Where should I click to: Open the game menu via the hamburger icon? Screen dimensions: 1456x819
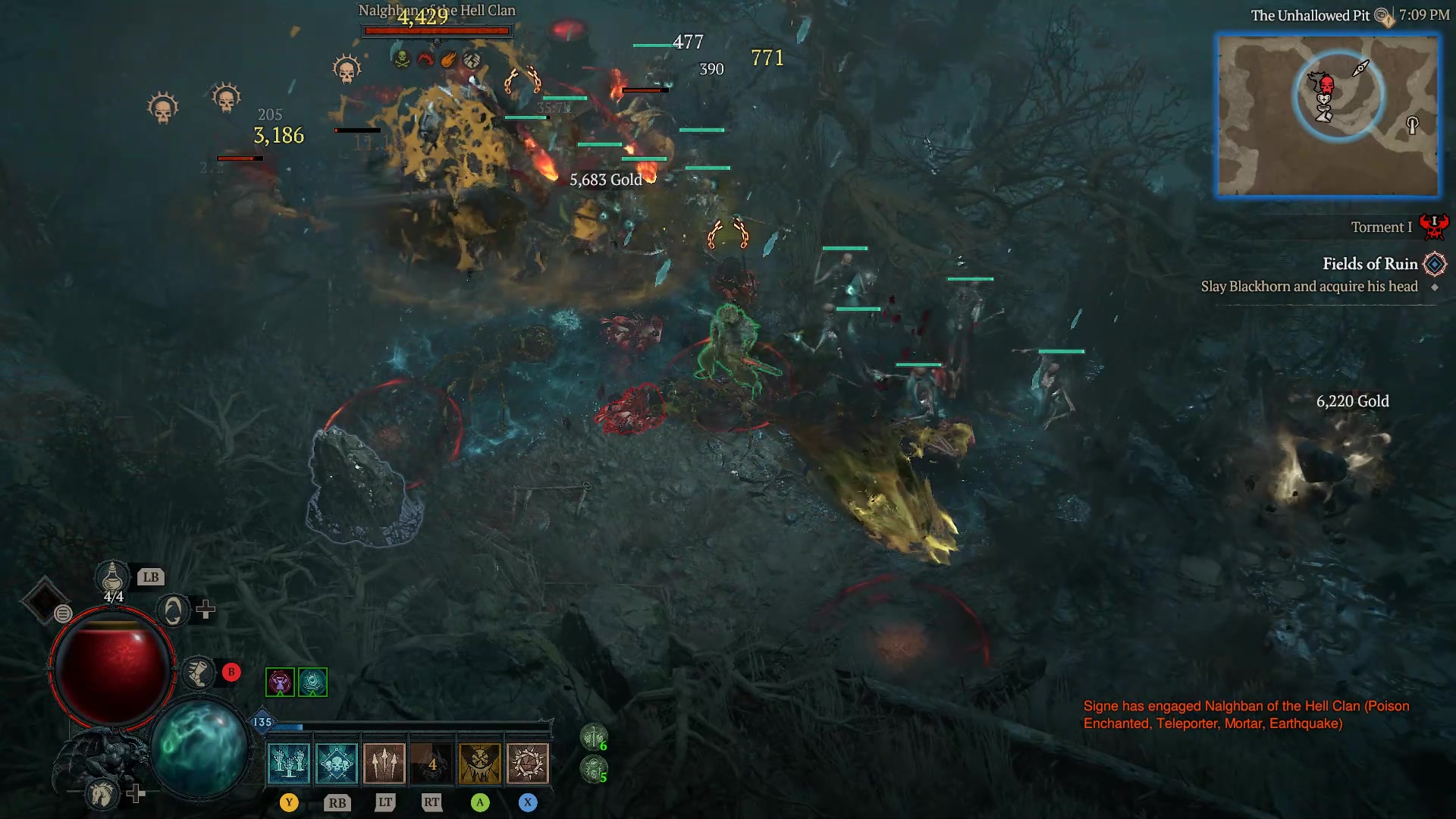click(63, 613)
